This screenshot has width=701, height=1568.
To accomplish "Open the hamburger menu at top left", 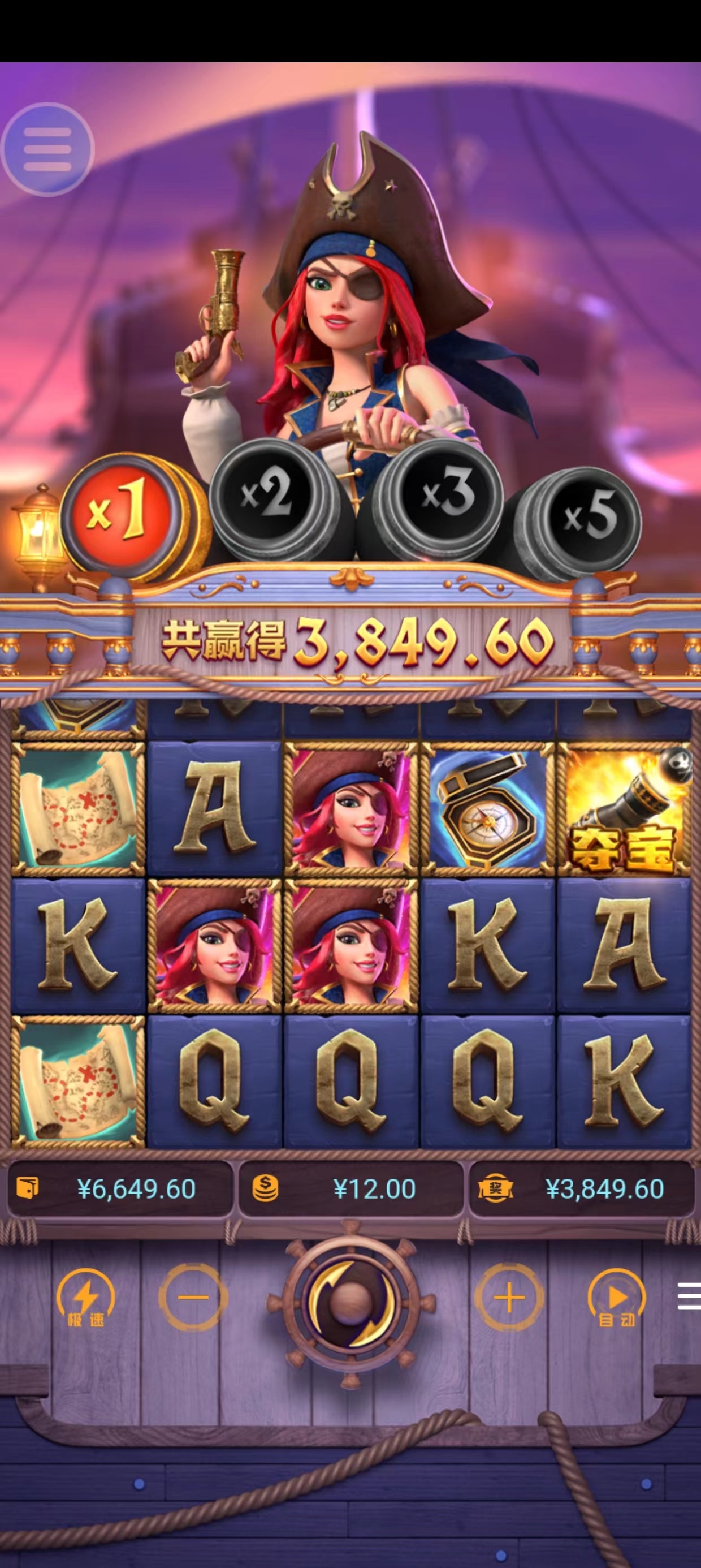I will (47, 149).
